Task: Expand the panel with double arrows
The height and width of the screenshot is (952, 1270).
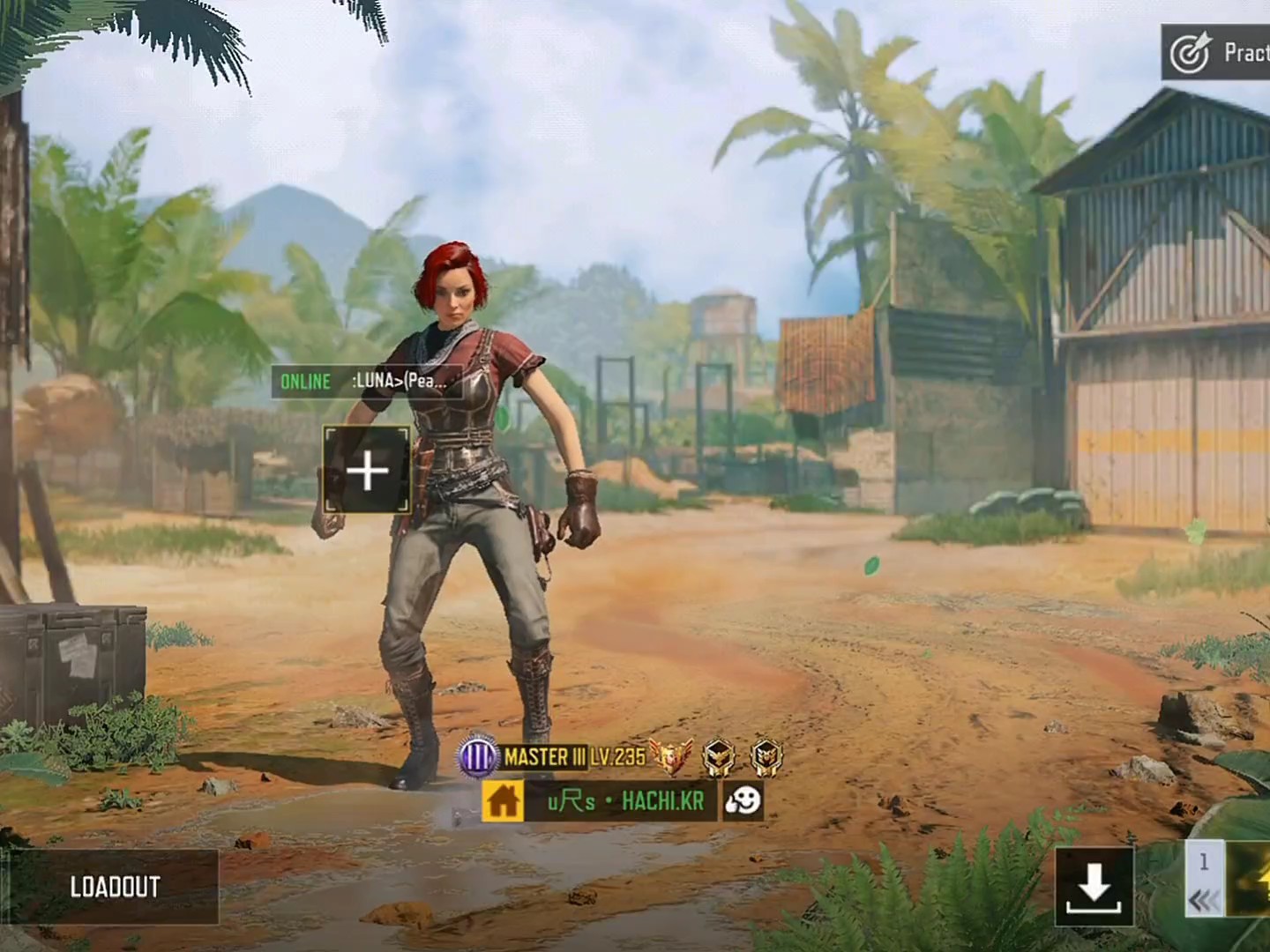Action: 1204,899
